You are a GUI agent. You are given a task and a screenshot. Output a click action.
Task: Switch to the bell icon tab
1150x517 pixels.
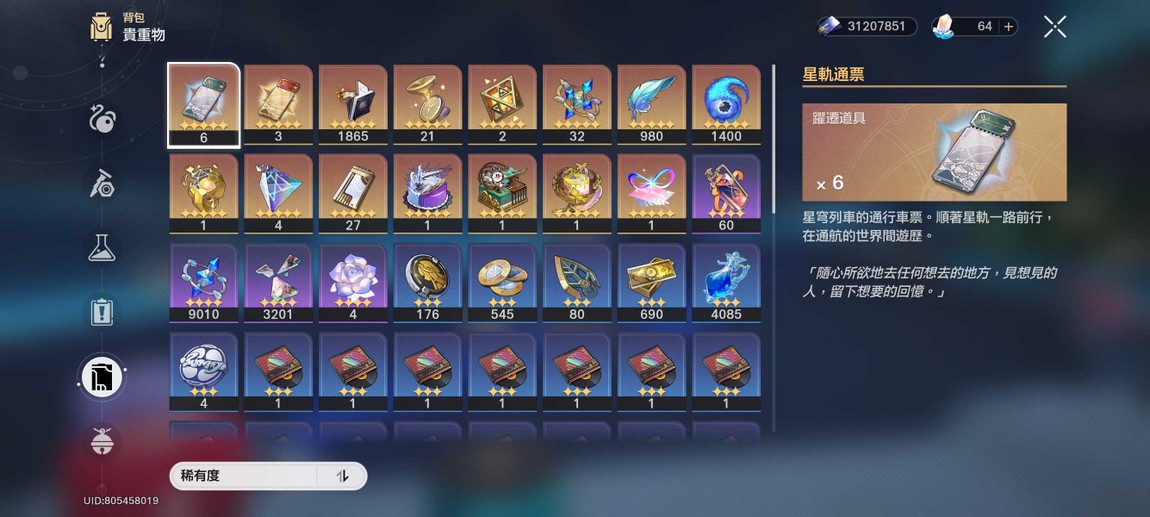pos(101,440)
